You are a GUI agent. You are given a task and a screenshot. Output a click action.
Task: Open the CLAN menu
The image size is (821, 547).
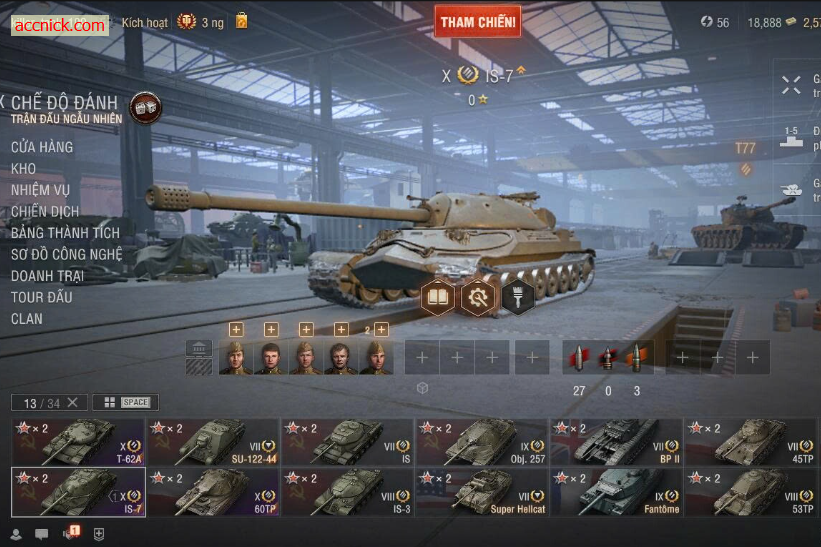coord(26,318)
